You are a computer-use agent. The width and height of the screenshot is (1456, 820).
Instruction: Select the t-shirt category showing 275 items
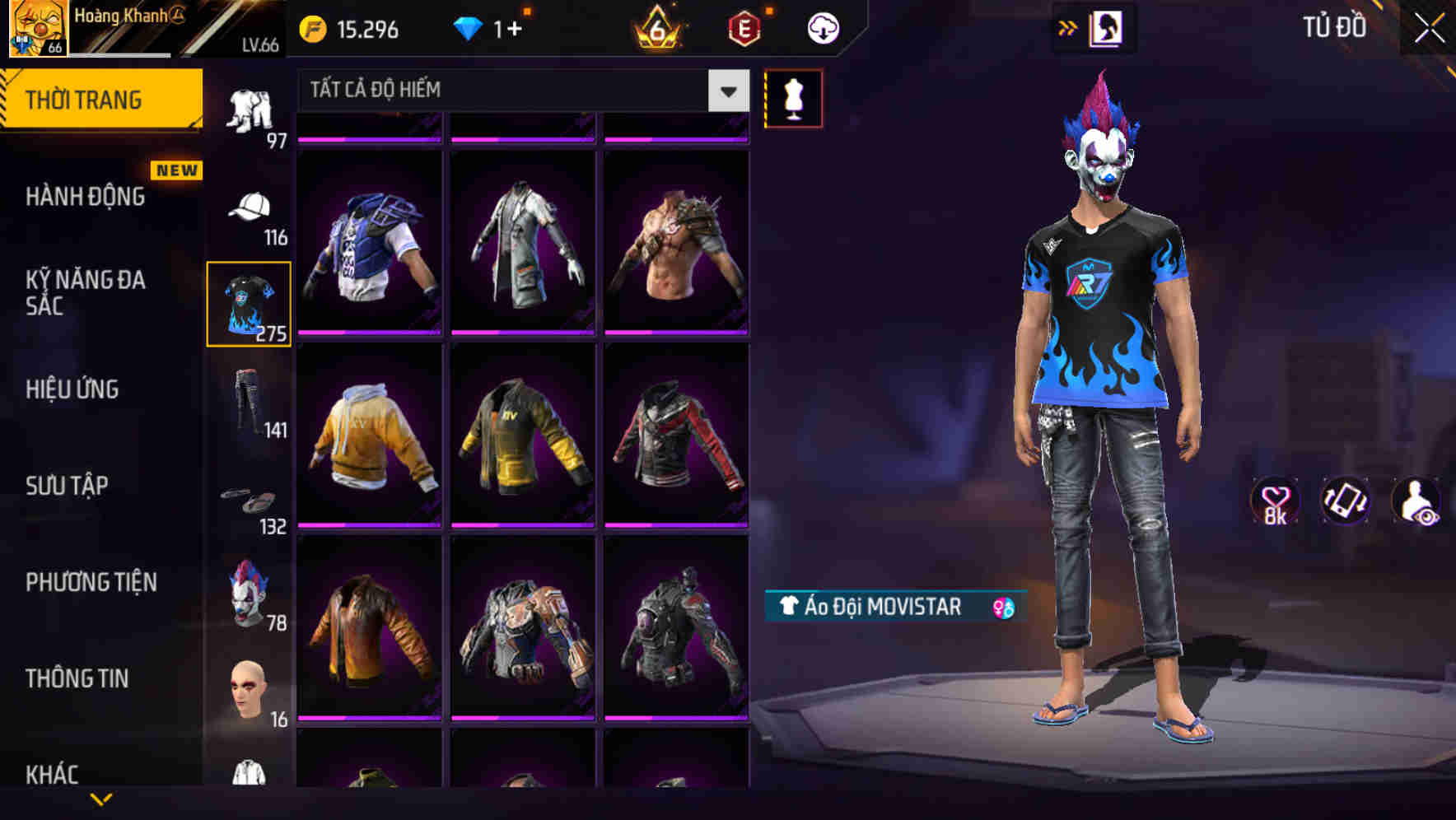[x=250, y=303]
